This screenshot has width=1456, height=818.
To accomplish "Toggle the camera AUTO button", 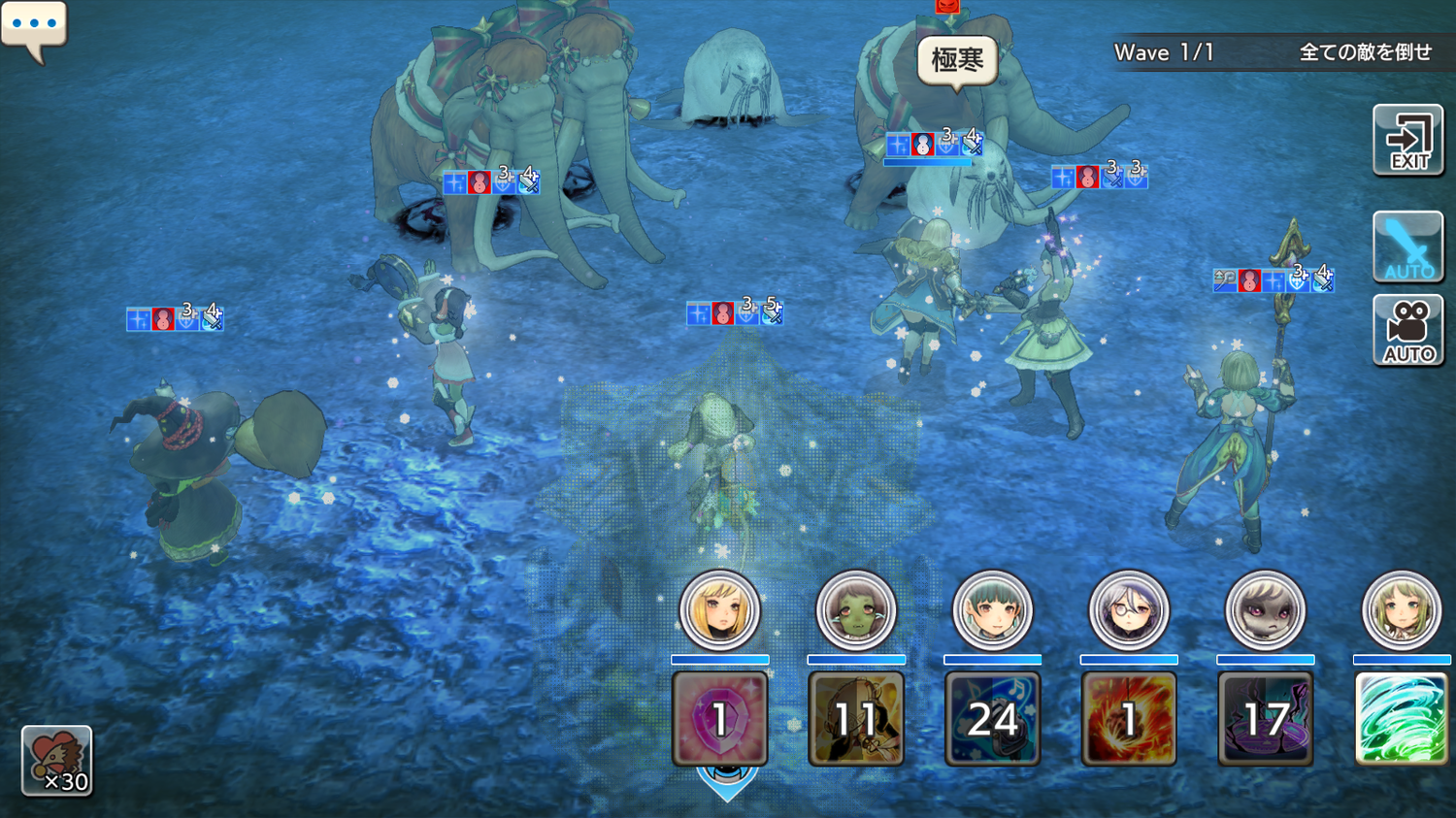I will coord(1407,331).
